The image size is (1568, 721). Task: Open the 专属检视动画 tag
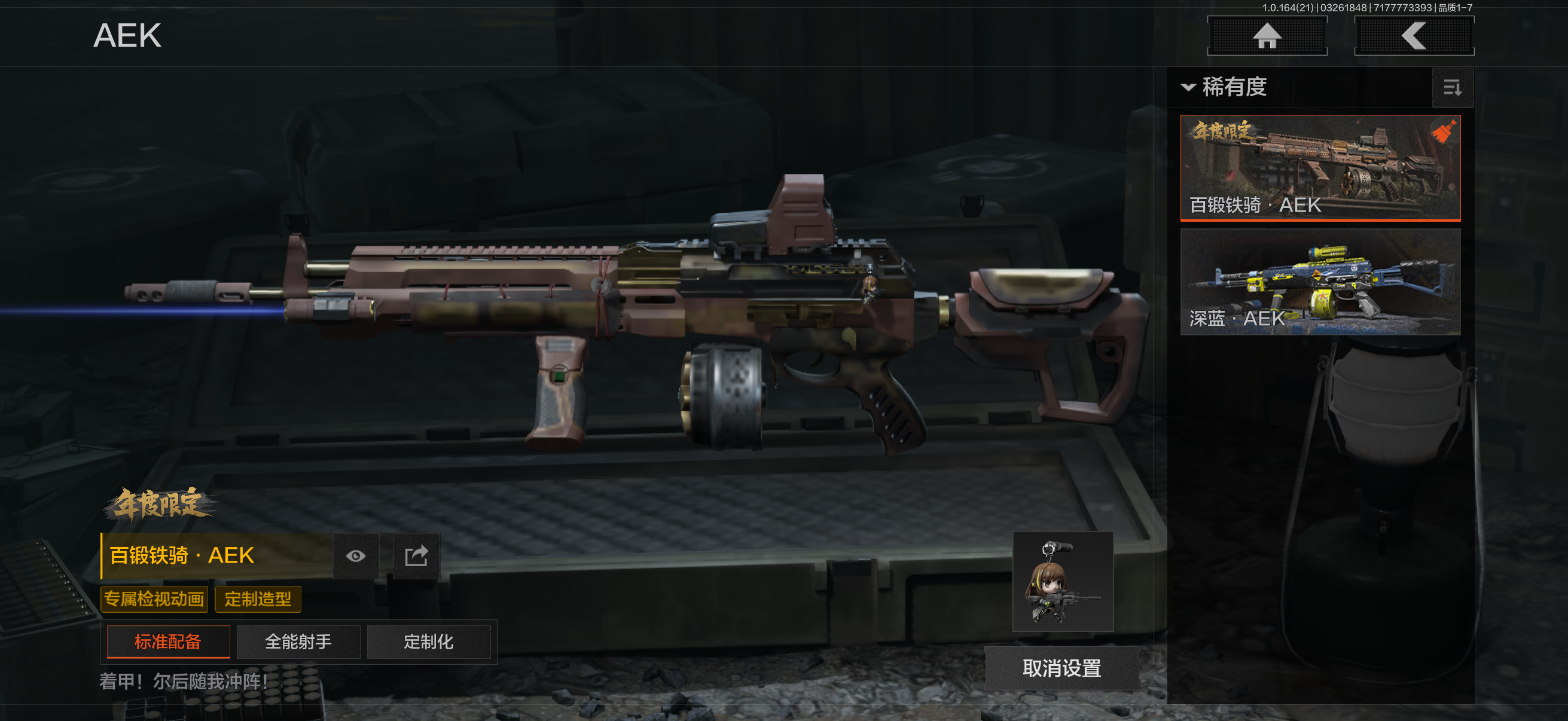coord(154,599)
